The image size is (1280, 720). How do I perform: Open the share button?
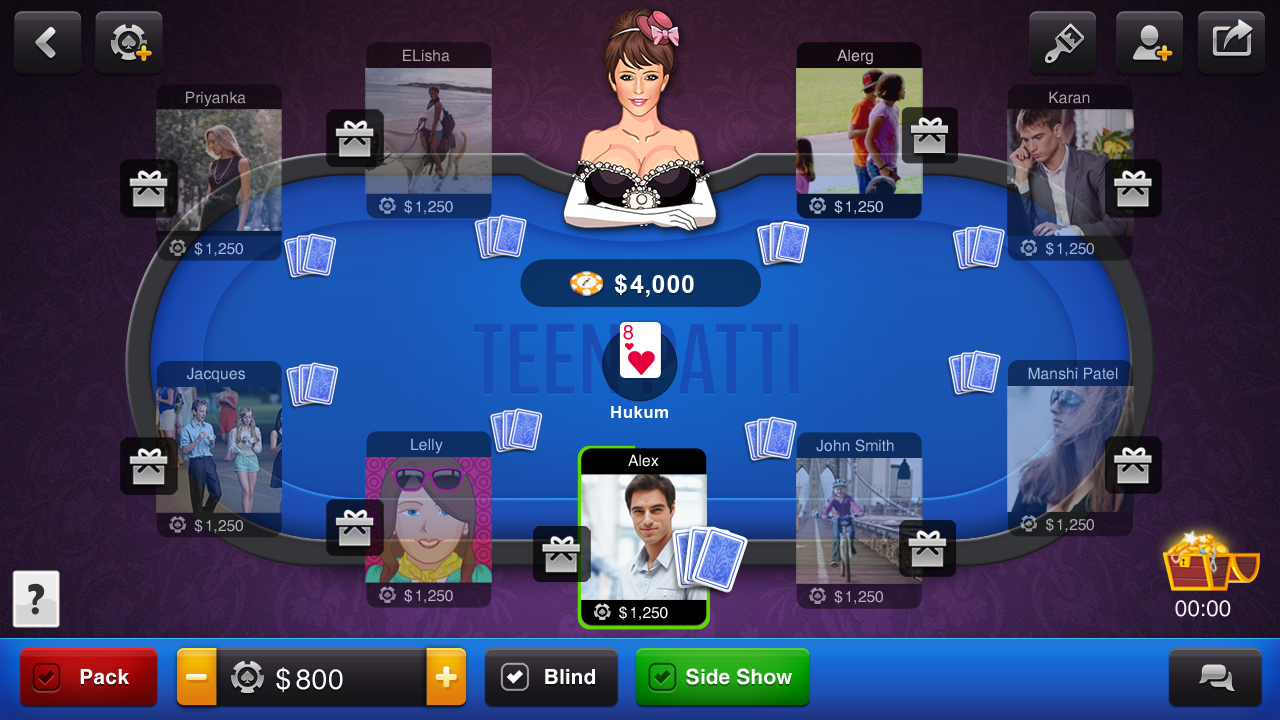pos(1231,42)
